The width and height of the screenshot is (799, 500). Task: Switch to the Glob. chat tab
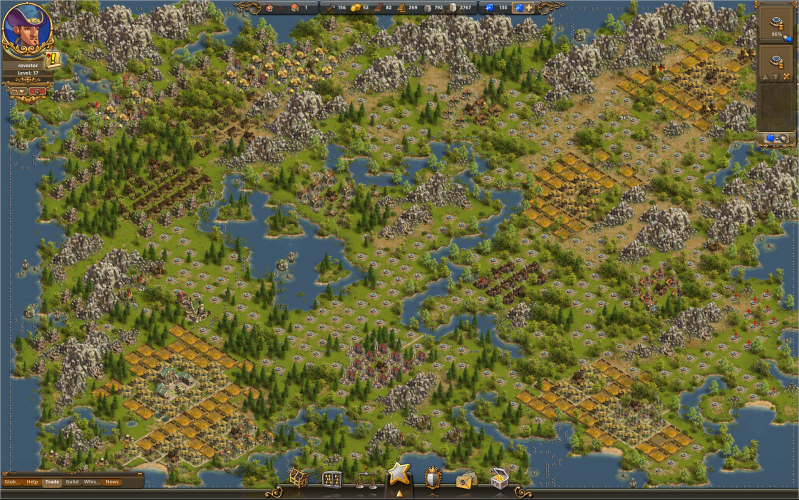[10, 482]
